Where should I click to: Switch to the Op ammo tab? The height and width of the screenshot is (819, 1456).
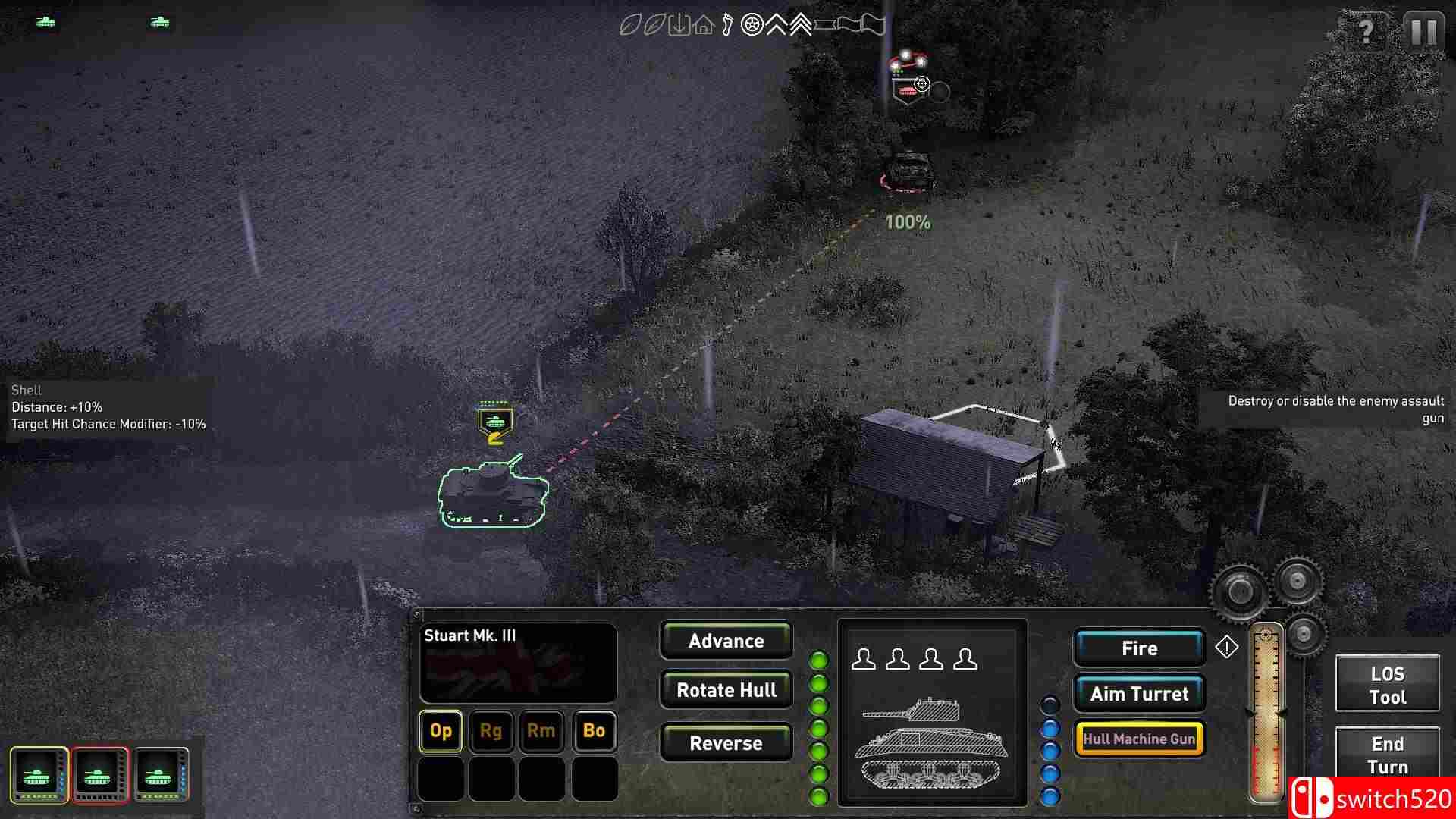point(440,731)
